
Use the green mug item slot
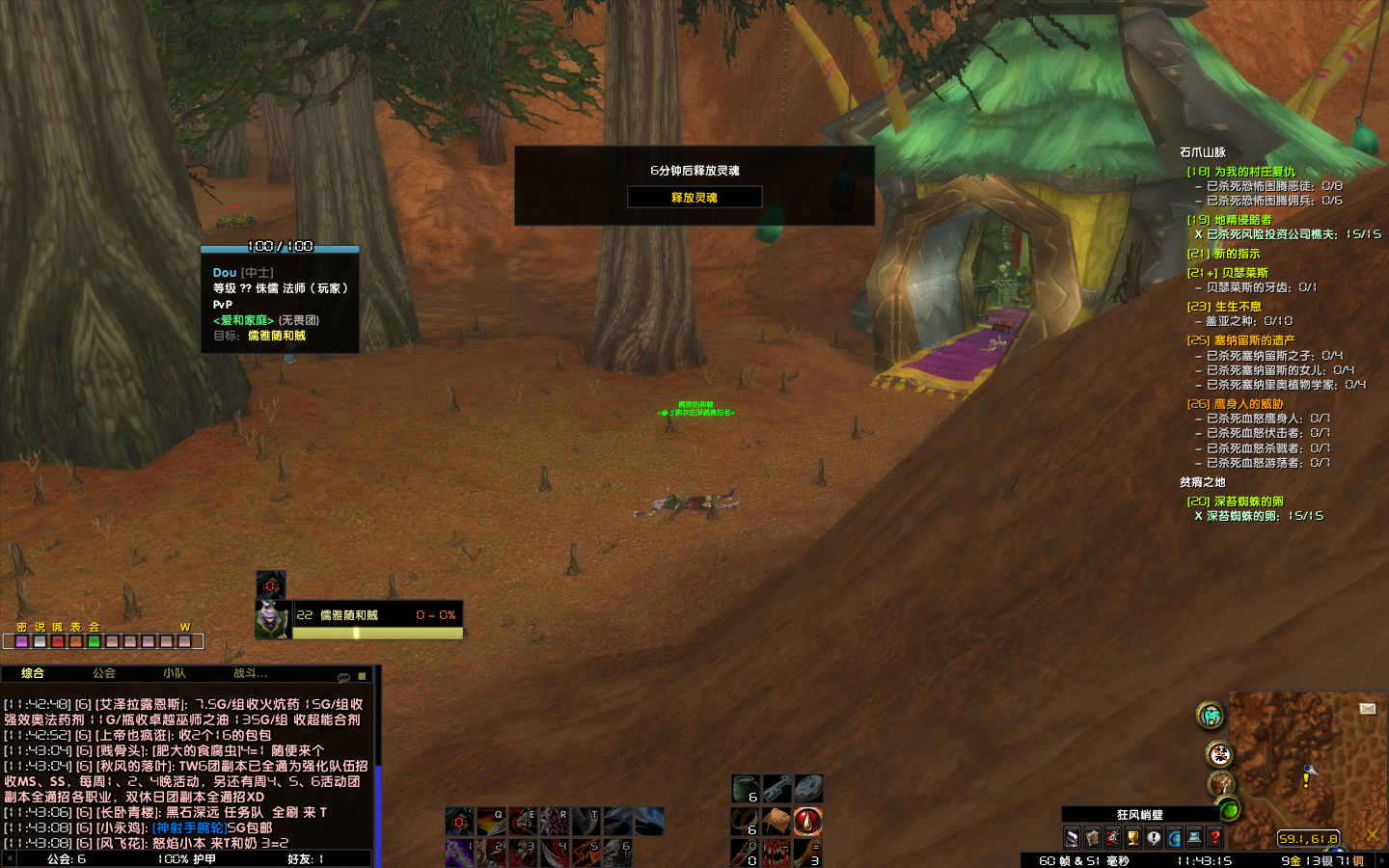click(746, 789)
